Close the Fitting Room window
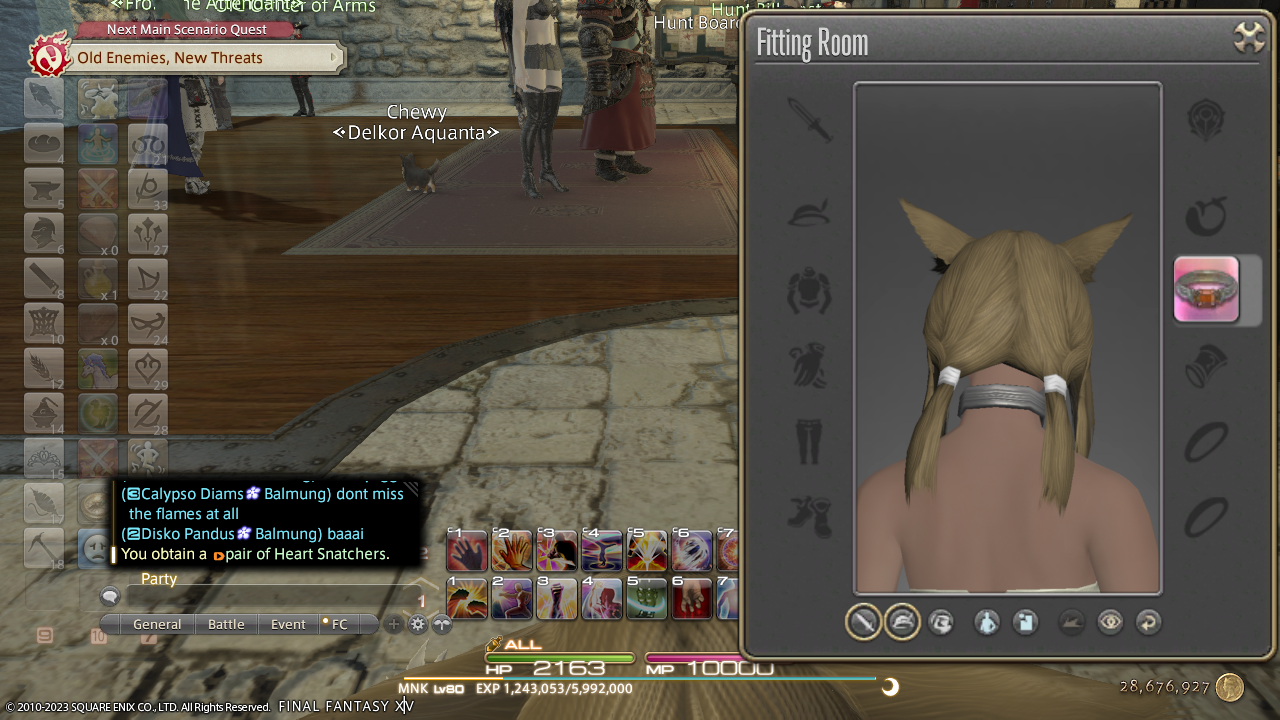This screenshot has width=1280, height=720. (x=1249, y=38)
